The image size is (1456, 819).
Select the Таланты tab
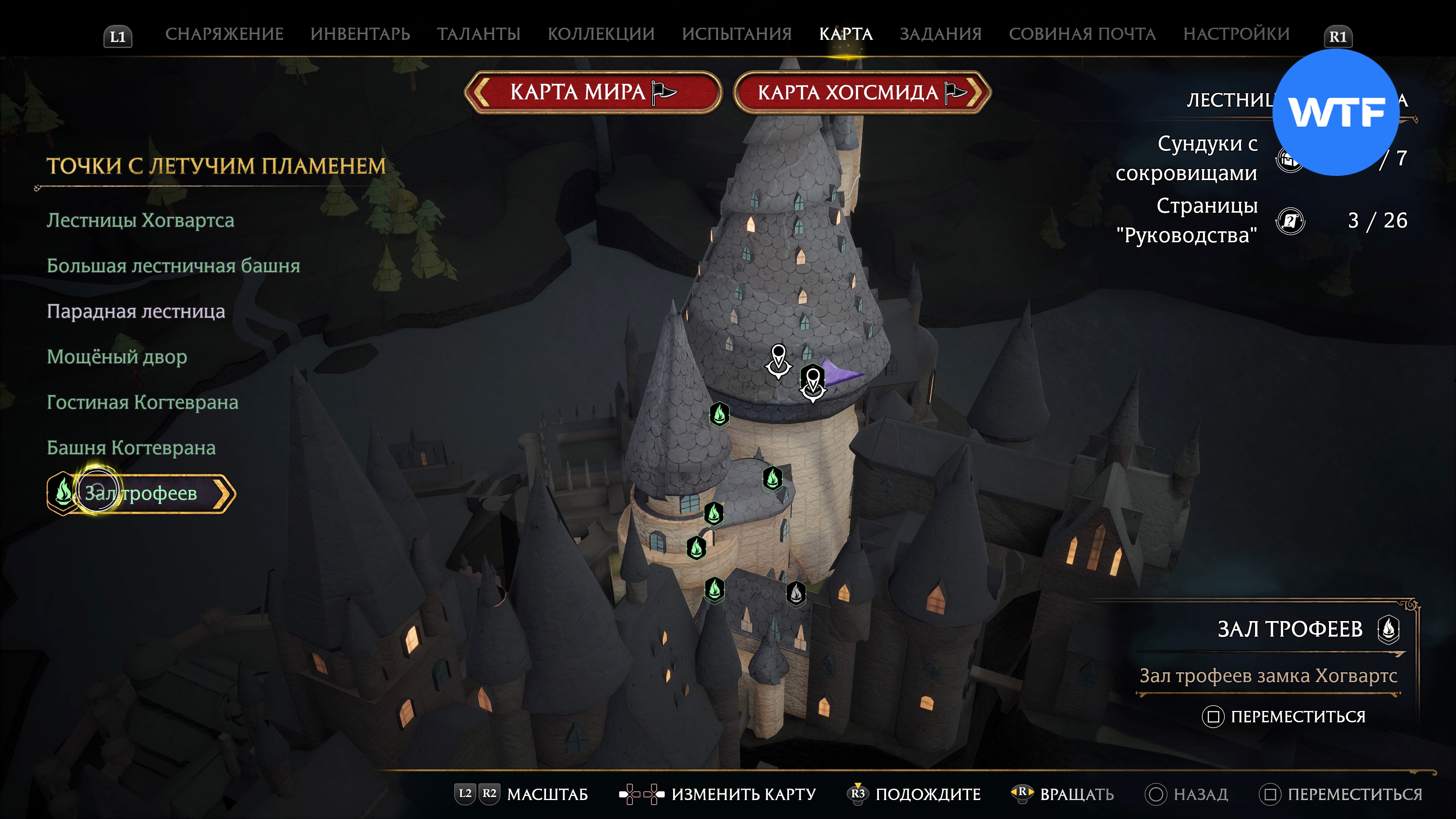(478, 34)
